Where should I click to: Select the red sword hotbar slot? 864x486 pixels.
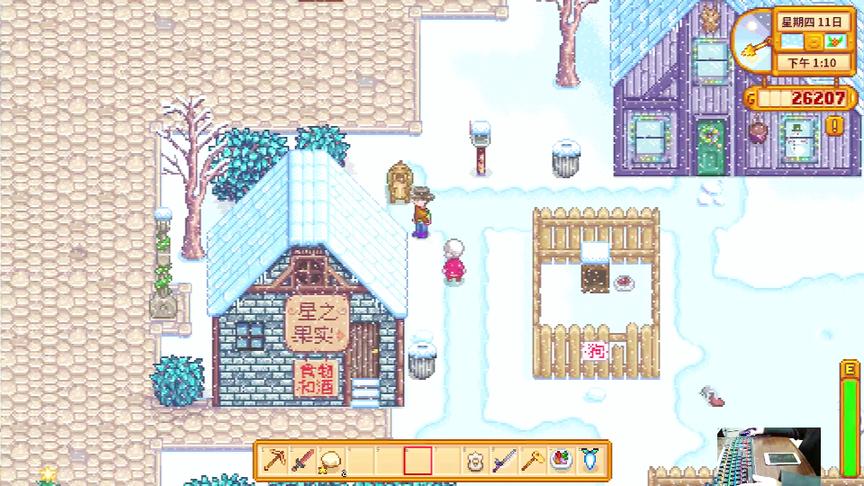301,461
